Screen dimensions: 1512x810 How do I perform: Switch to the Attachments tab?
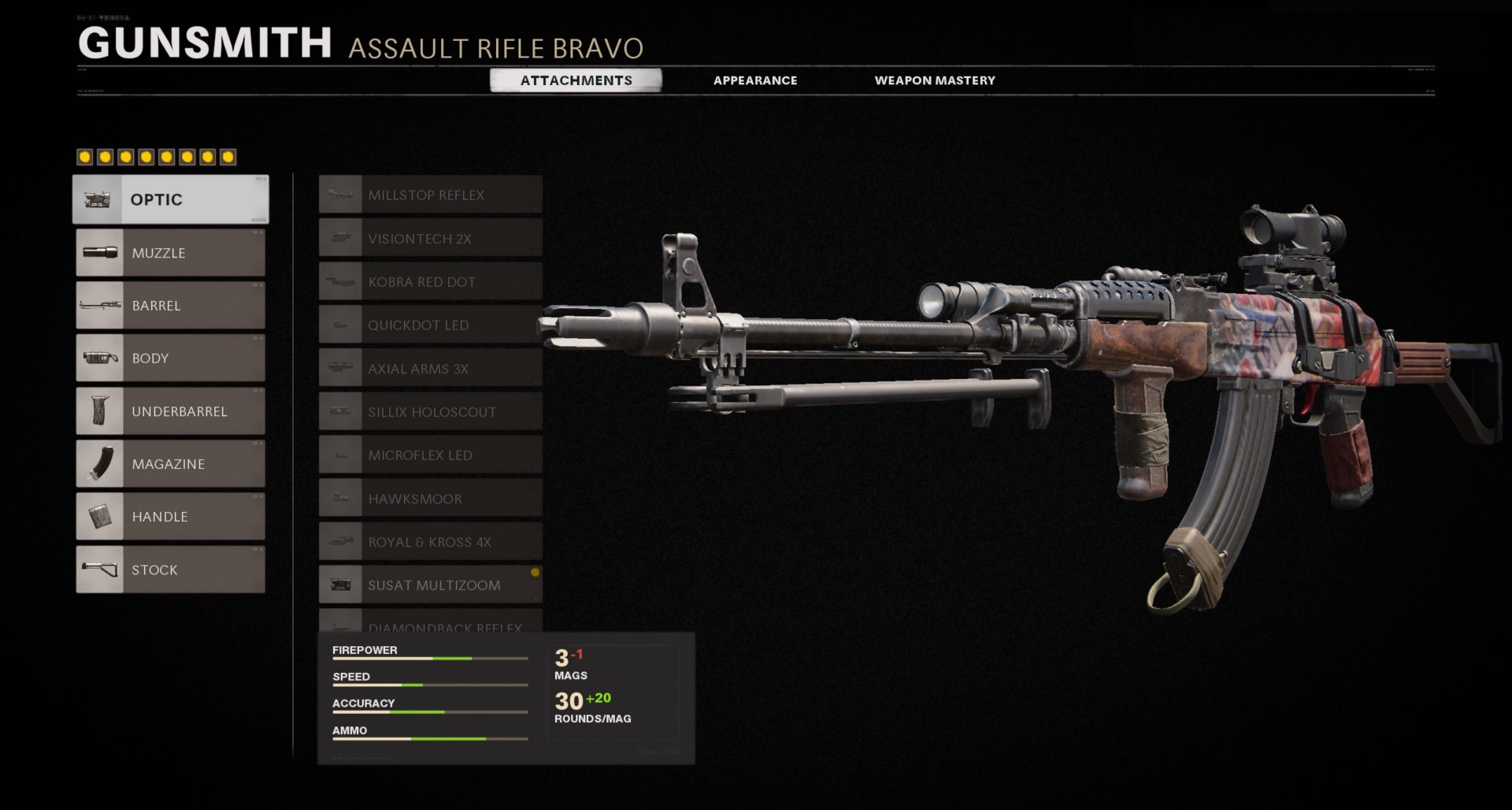point(576,80)
